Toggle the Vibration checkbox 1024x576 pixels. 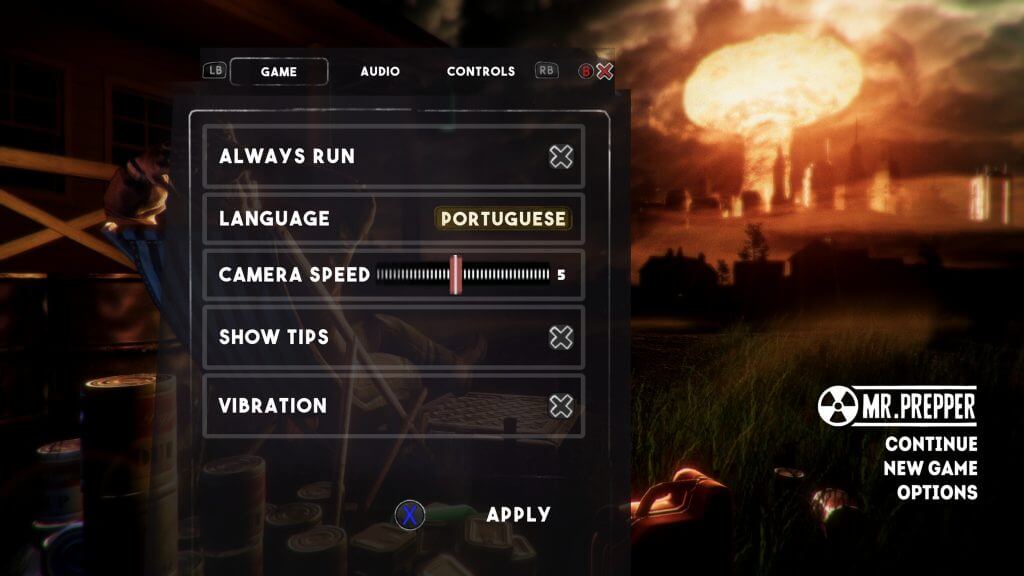tap(561, 405)
